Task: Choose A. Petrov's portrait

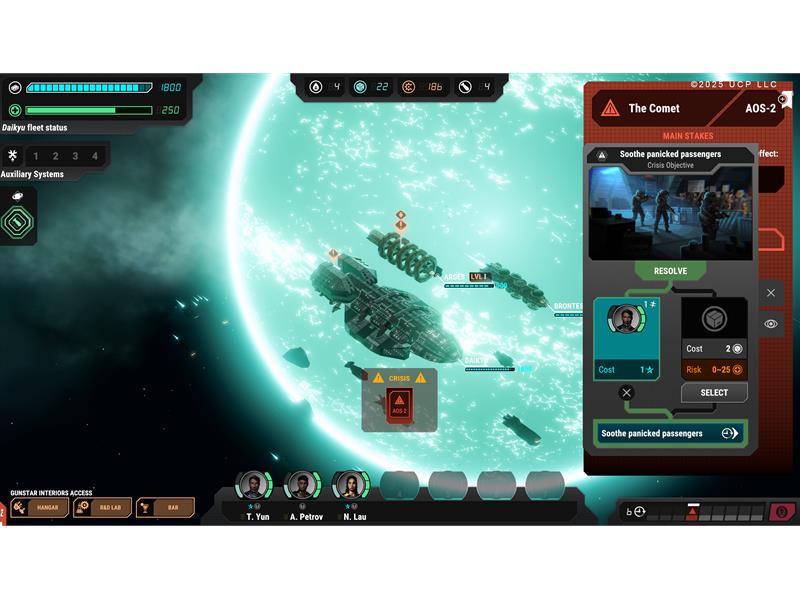Action: coord(303,487)
